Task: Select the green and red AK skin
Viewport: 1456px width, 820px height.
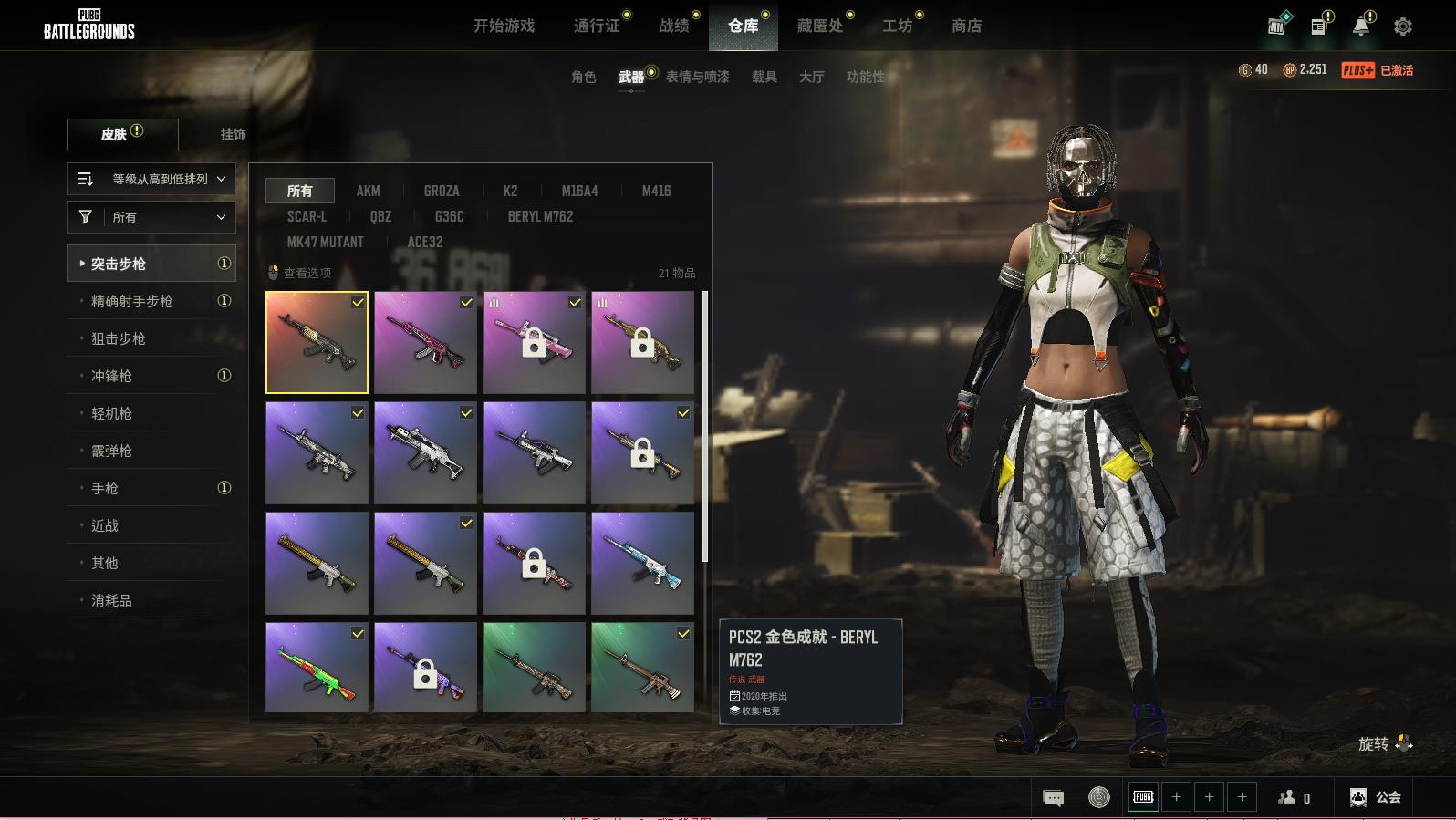Action: (317, 668)
